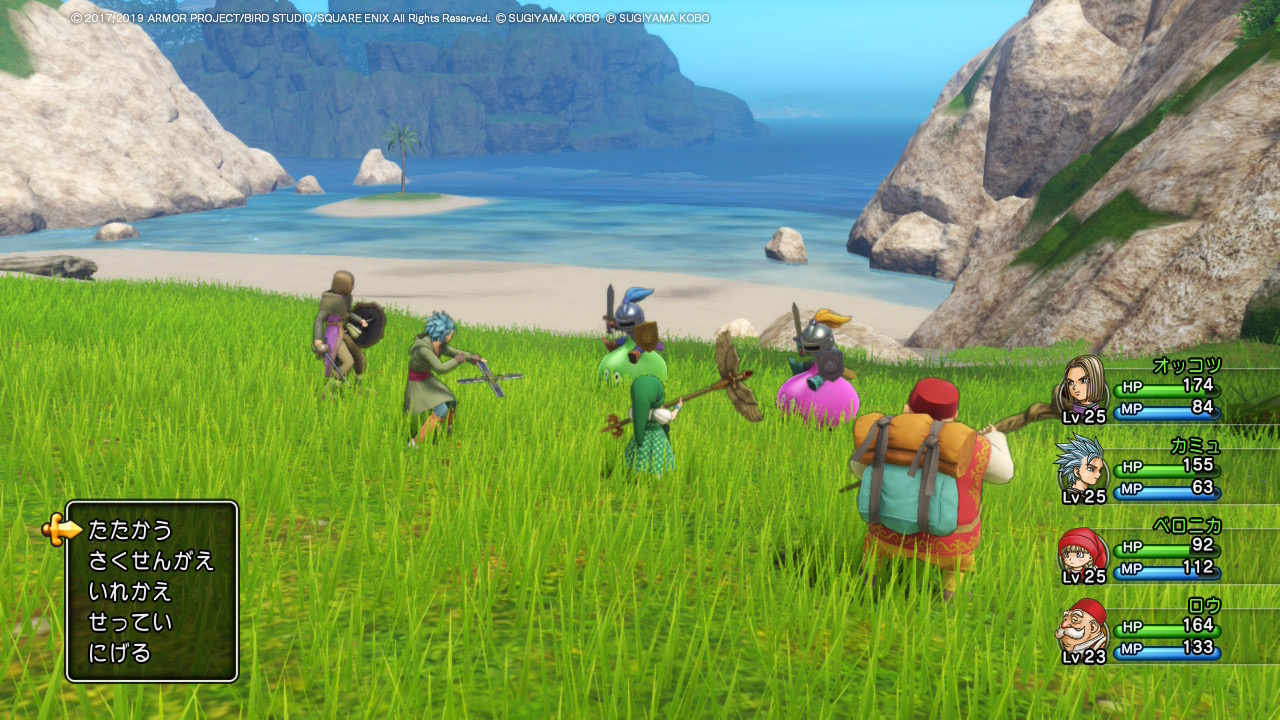Select オッコツ's party status panel
Viewport: 1280px width, 720px height.
(1142, 391)
